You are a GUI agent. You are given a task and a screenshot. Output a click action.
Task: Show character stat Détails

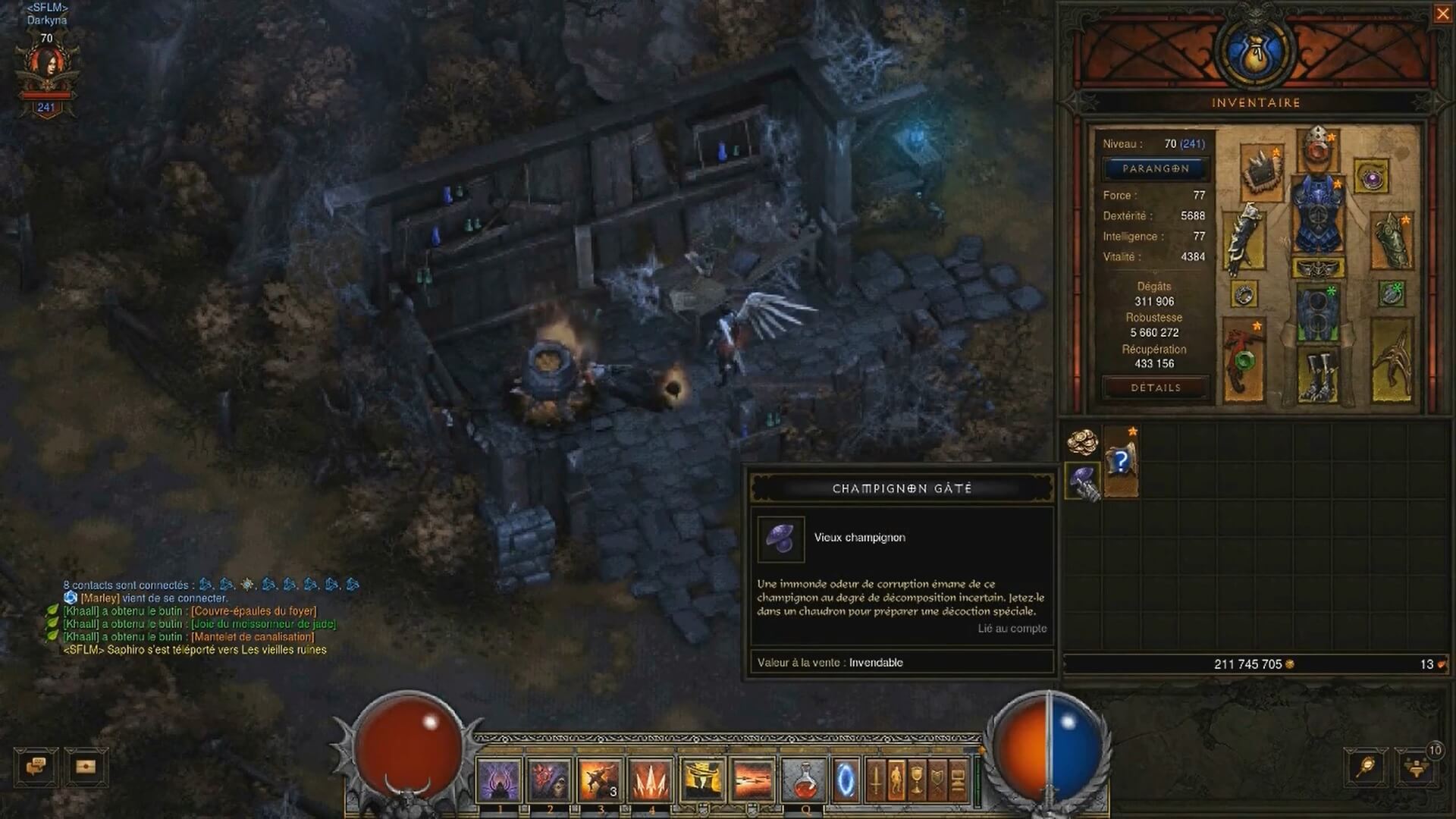click(x=1155, y=388)
